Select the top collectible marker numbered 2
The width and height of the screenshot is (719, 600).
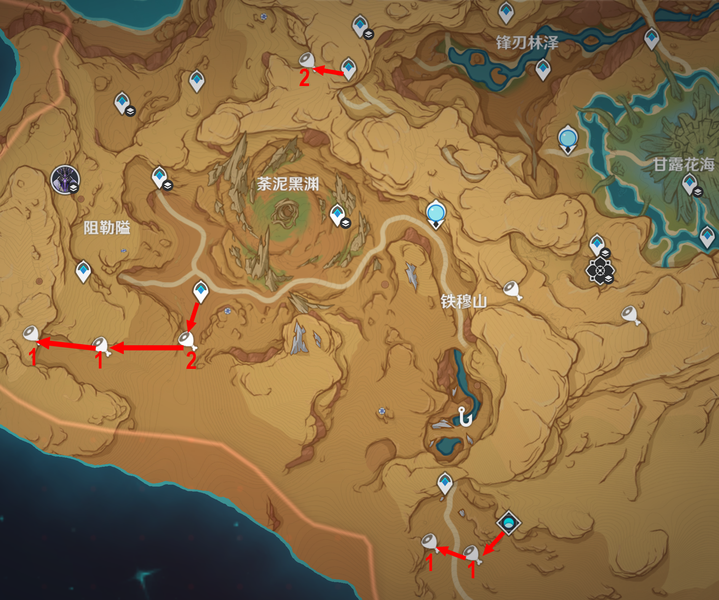coord(308,61)
